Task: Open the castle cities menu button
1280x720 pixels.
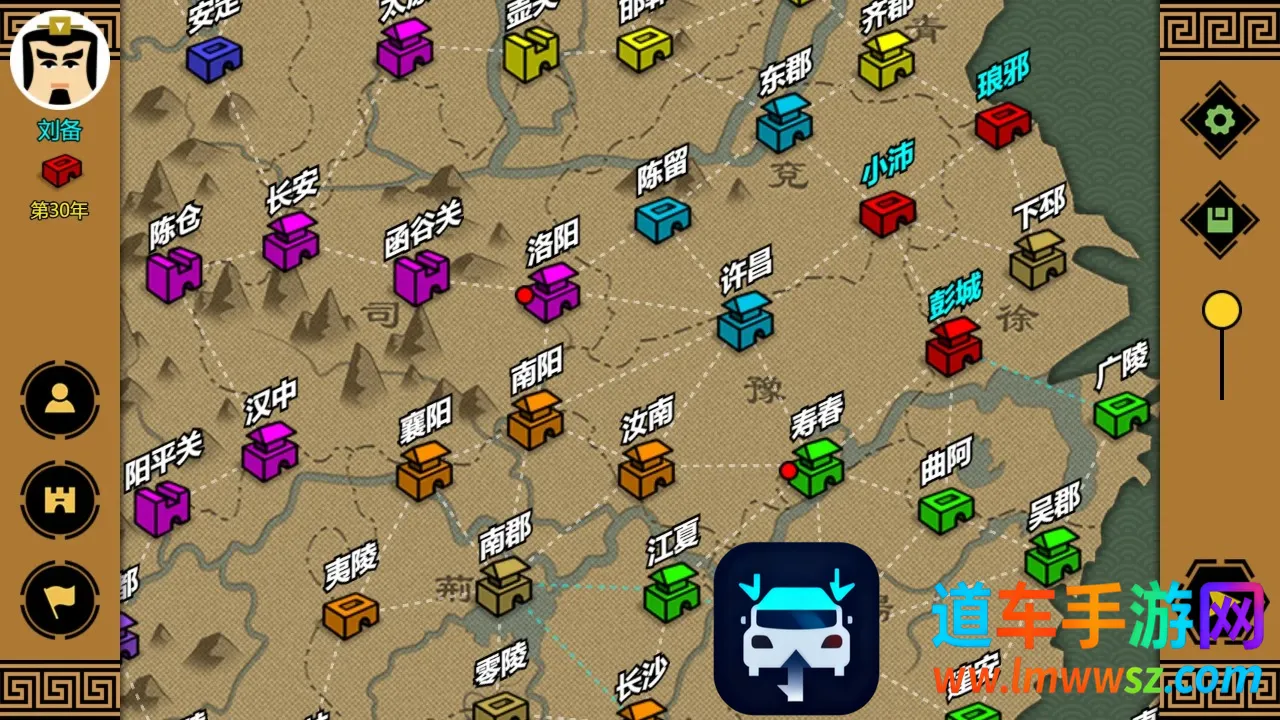Action: [60, 500]
